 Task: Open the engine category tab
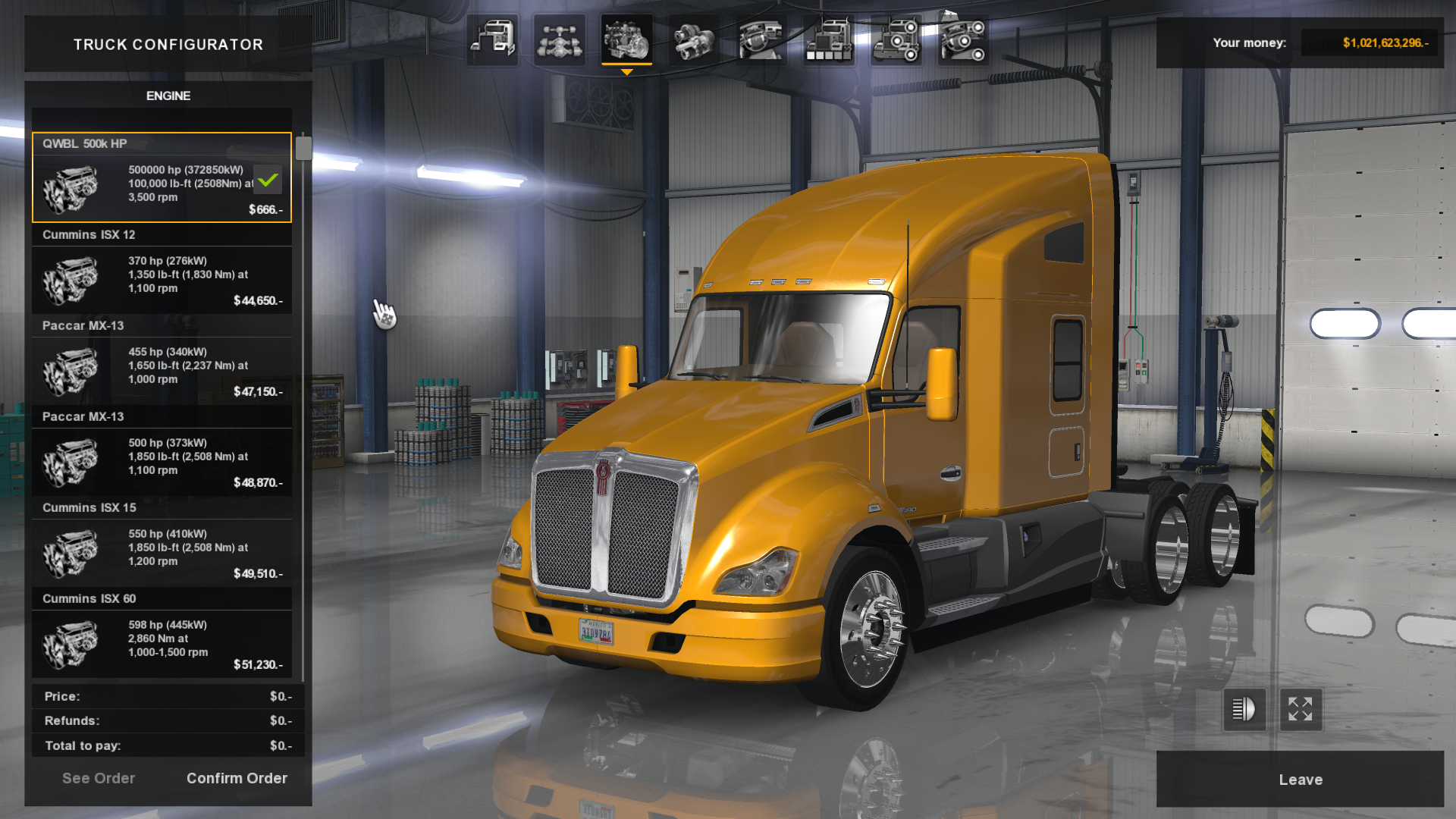pyautogui.click(x=626, y=39)
